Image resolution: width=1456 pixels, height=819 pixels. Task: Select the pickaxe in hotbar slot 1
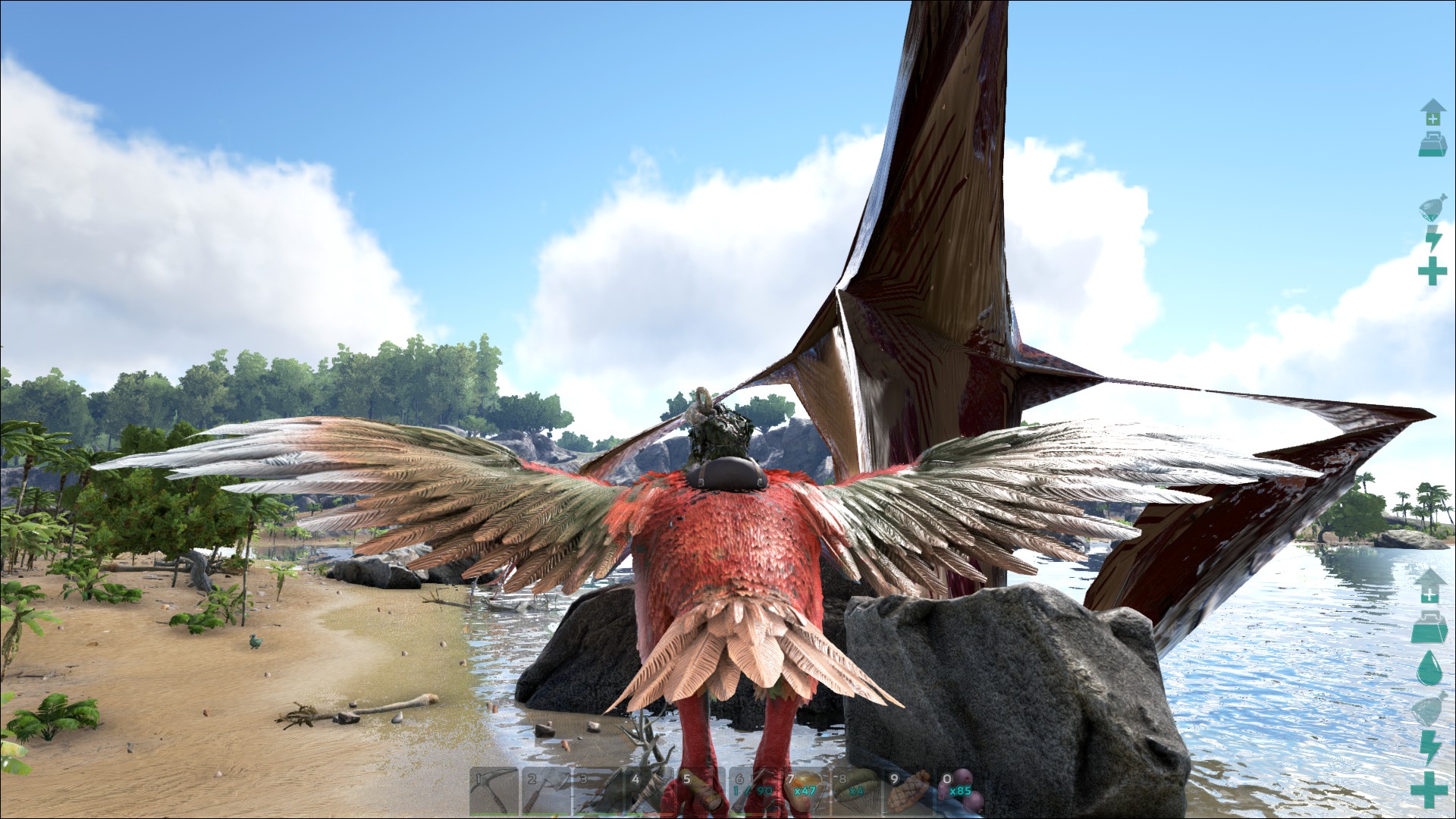tap(494, 792)
